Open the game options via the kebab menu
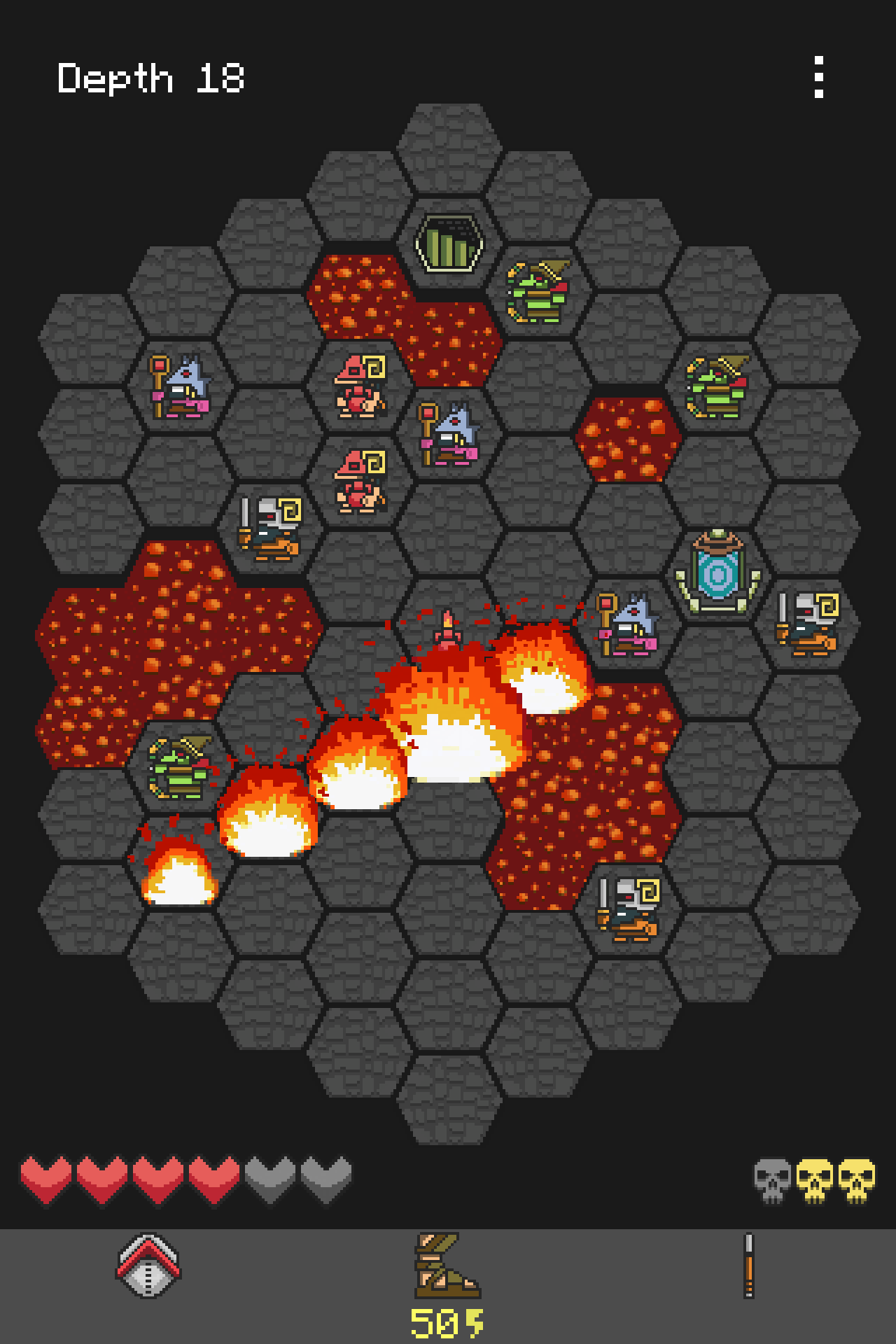This screenshot has width=896, height=1344. point(820,77)
